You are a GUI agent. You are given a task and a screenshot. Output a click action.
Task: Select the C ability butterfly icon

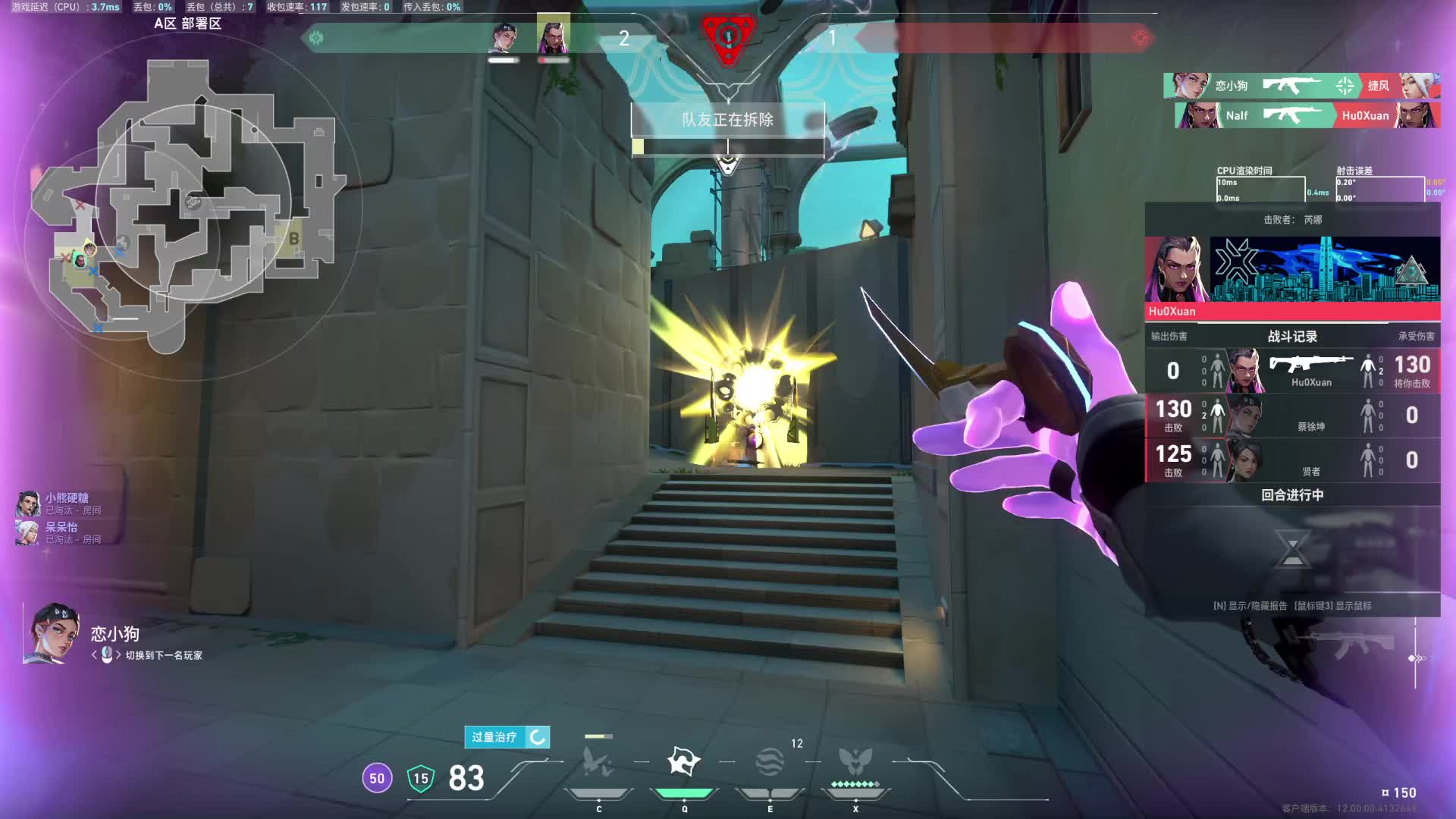598,762
